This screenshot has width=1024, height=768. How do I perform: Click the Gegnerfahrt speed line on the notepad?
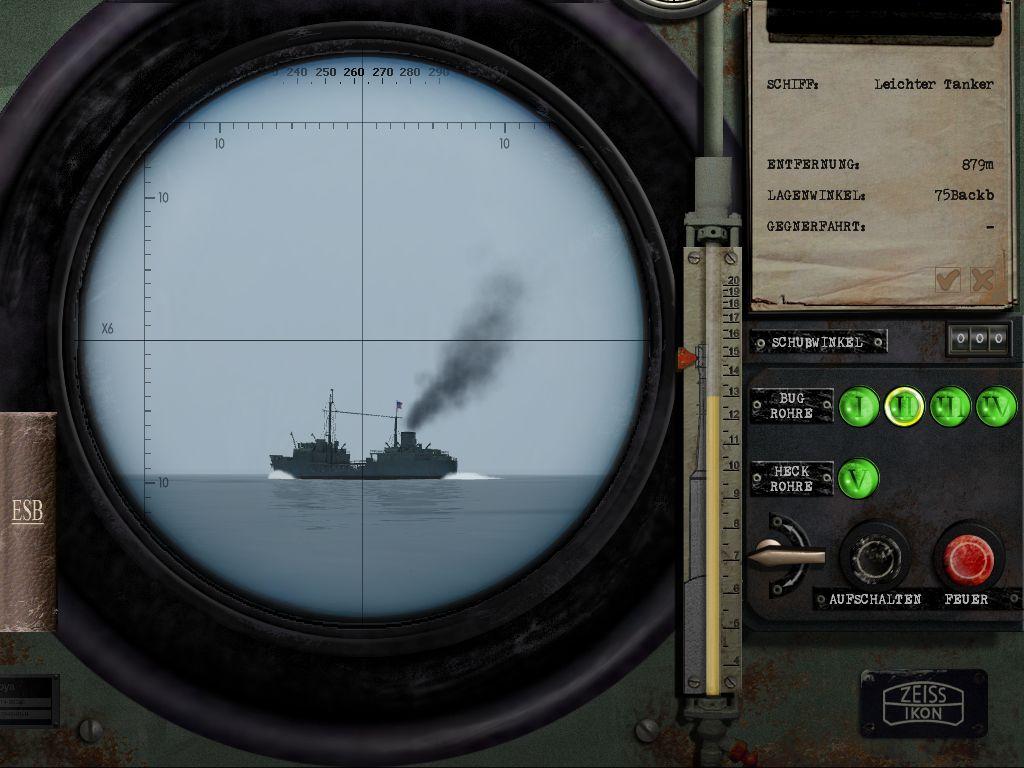point(880,227)
